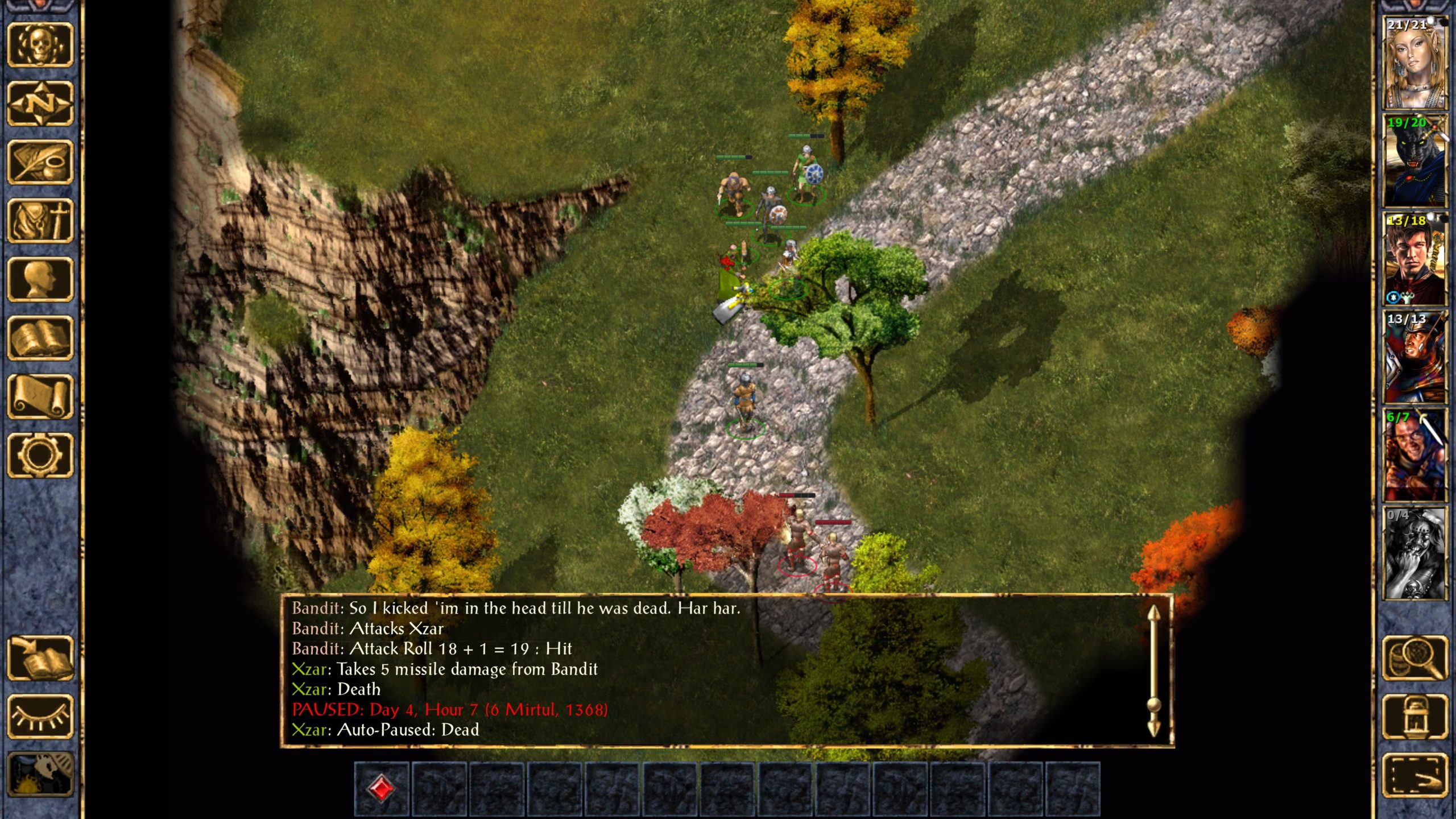Click the skull return-to-game button
Screen dimensions: 1456x819
[x=40, y=45]
